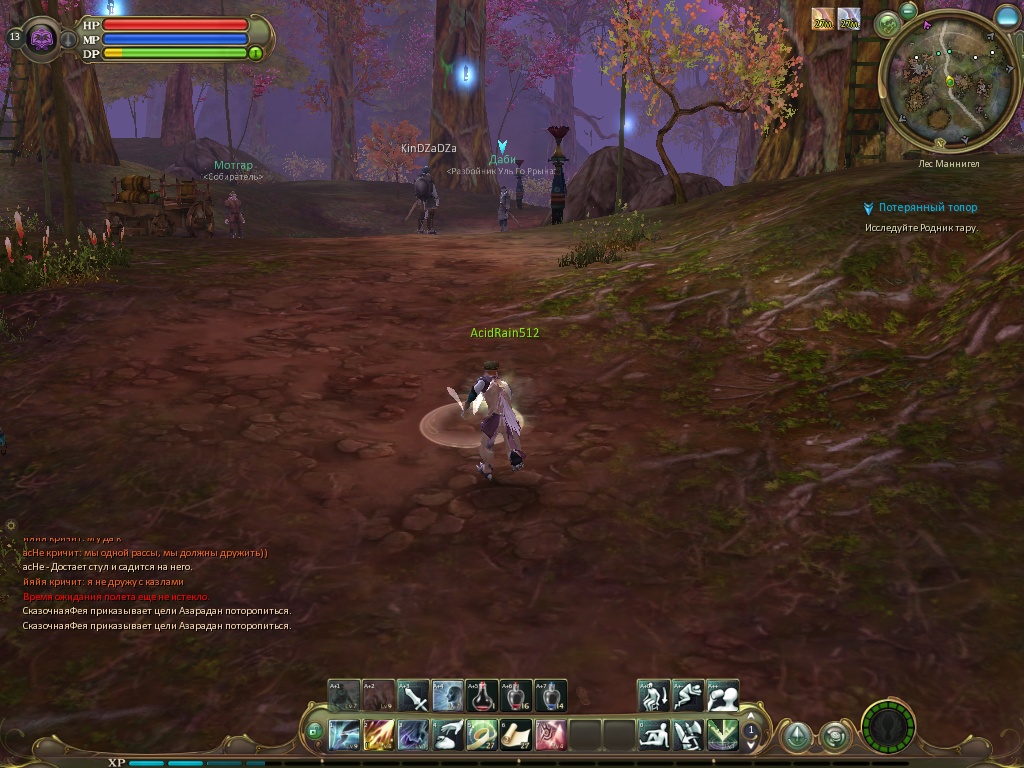1024x768 pixels.
Task: Use the red heart-shaped potion with count 16
Action: click(516, 696)
